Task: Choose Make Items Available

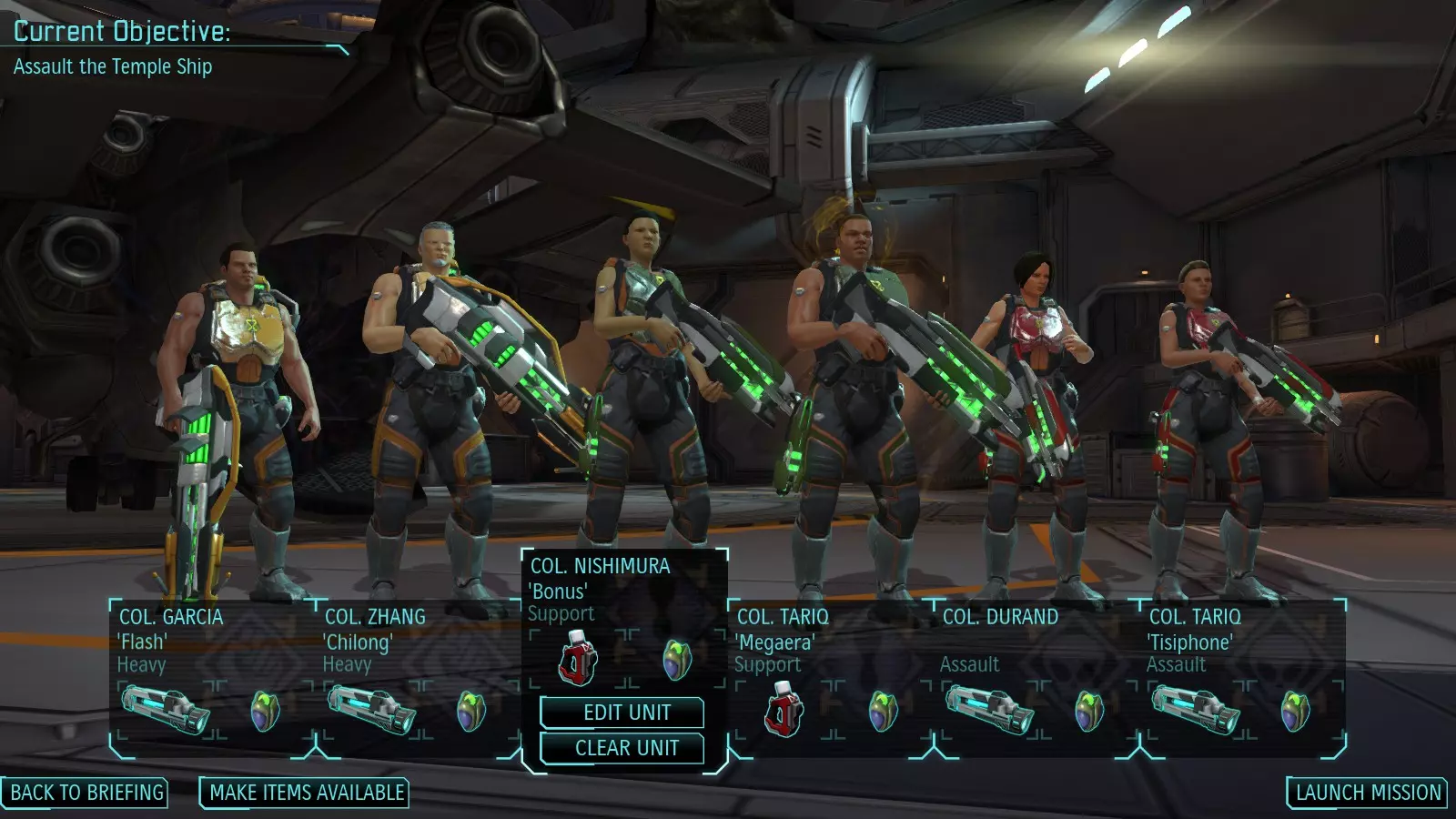Action: 306,793
